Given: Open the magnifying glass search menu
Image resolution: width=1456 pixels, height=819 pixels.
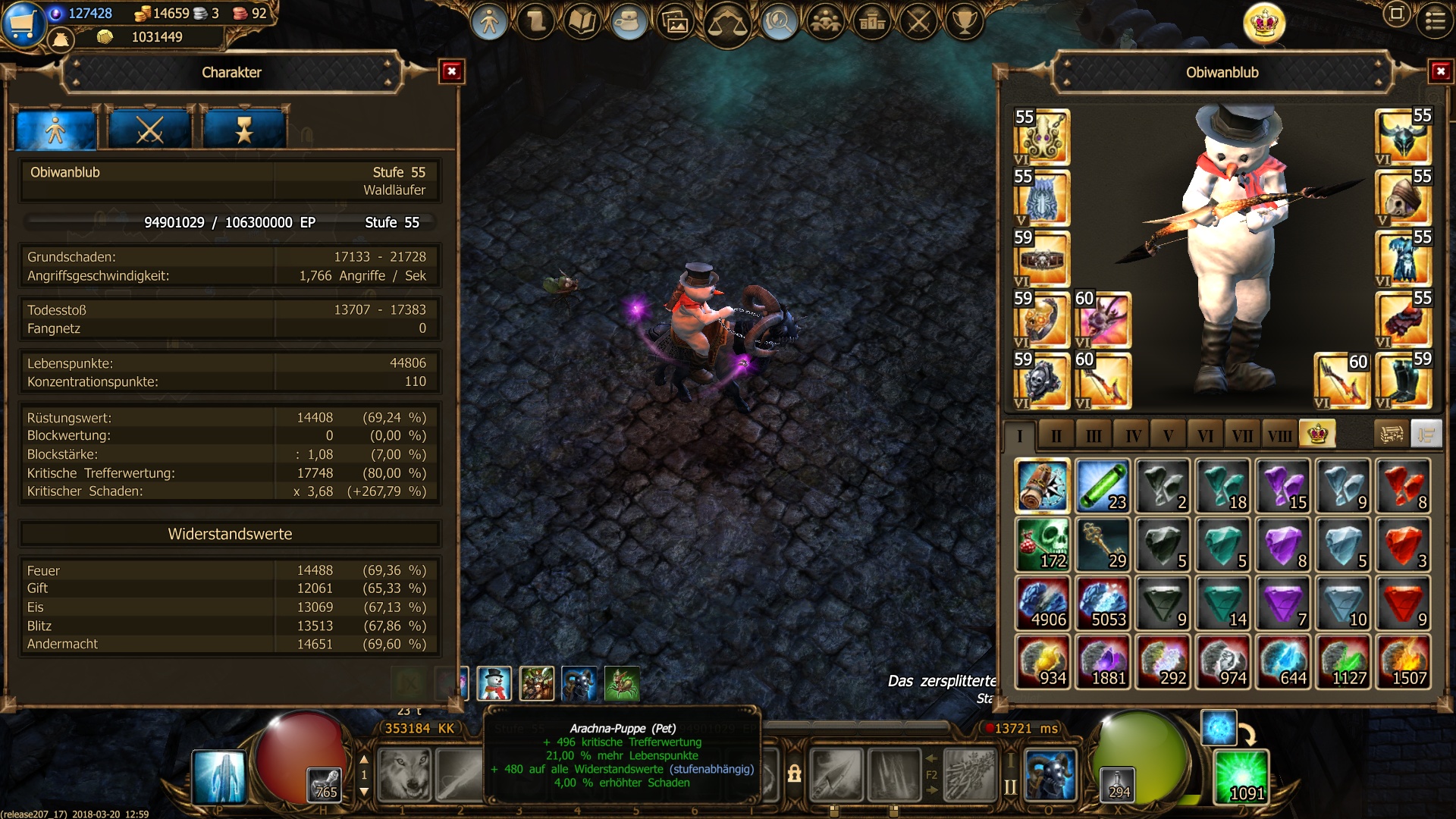Looking at the screenshot, I should (x=778, y=22).
